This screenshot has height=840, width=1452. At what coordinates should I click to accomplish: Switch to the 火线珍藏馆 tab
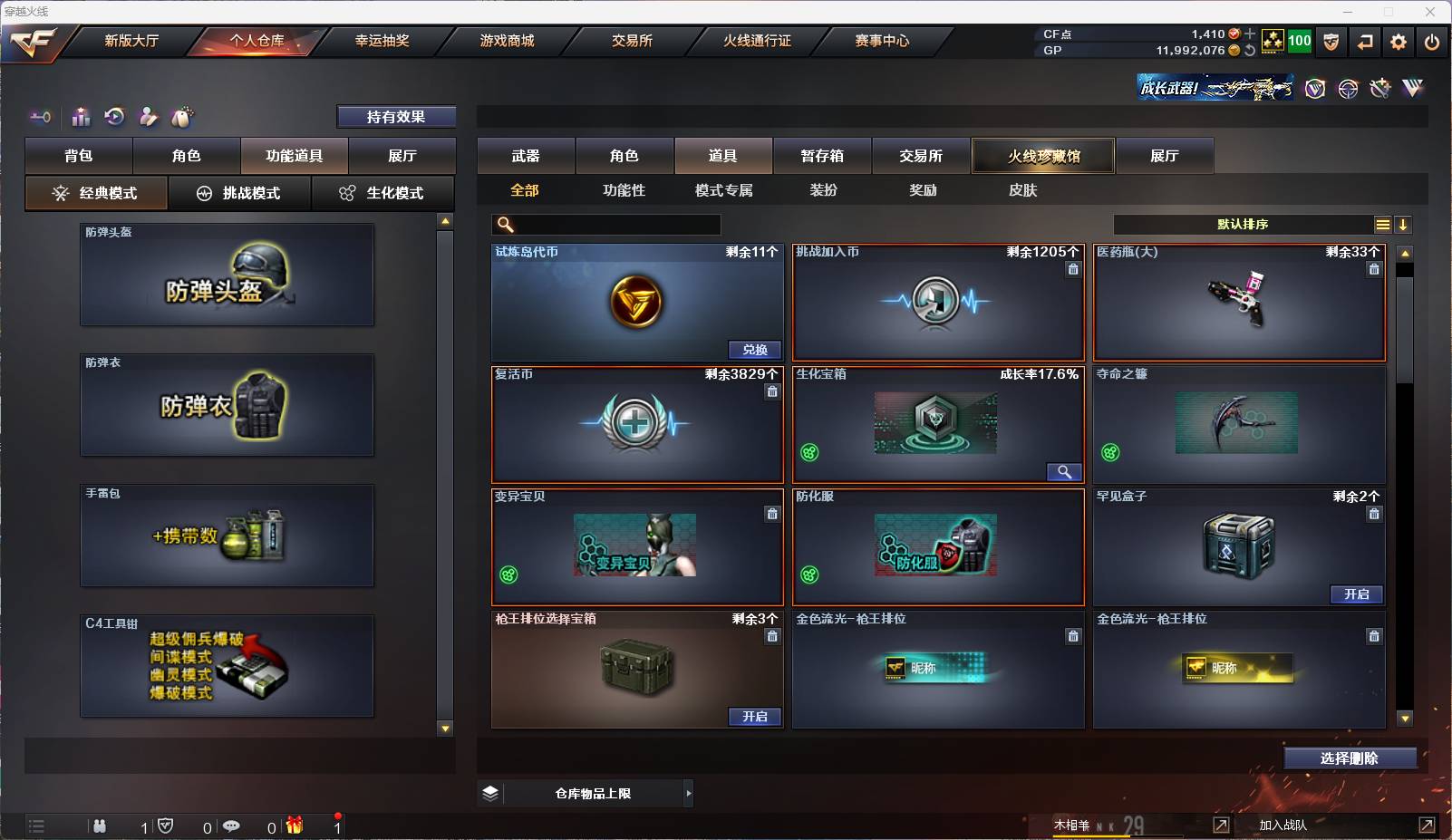pos(1044,156)
